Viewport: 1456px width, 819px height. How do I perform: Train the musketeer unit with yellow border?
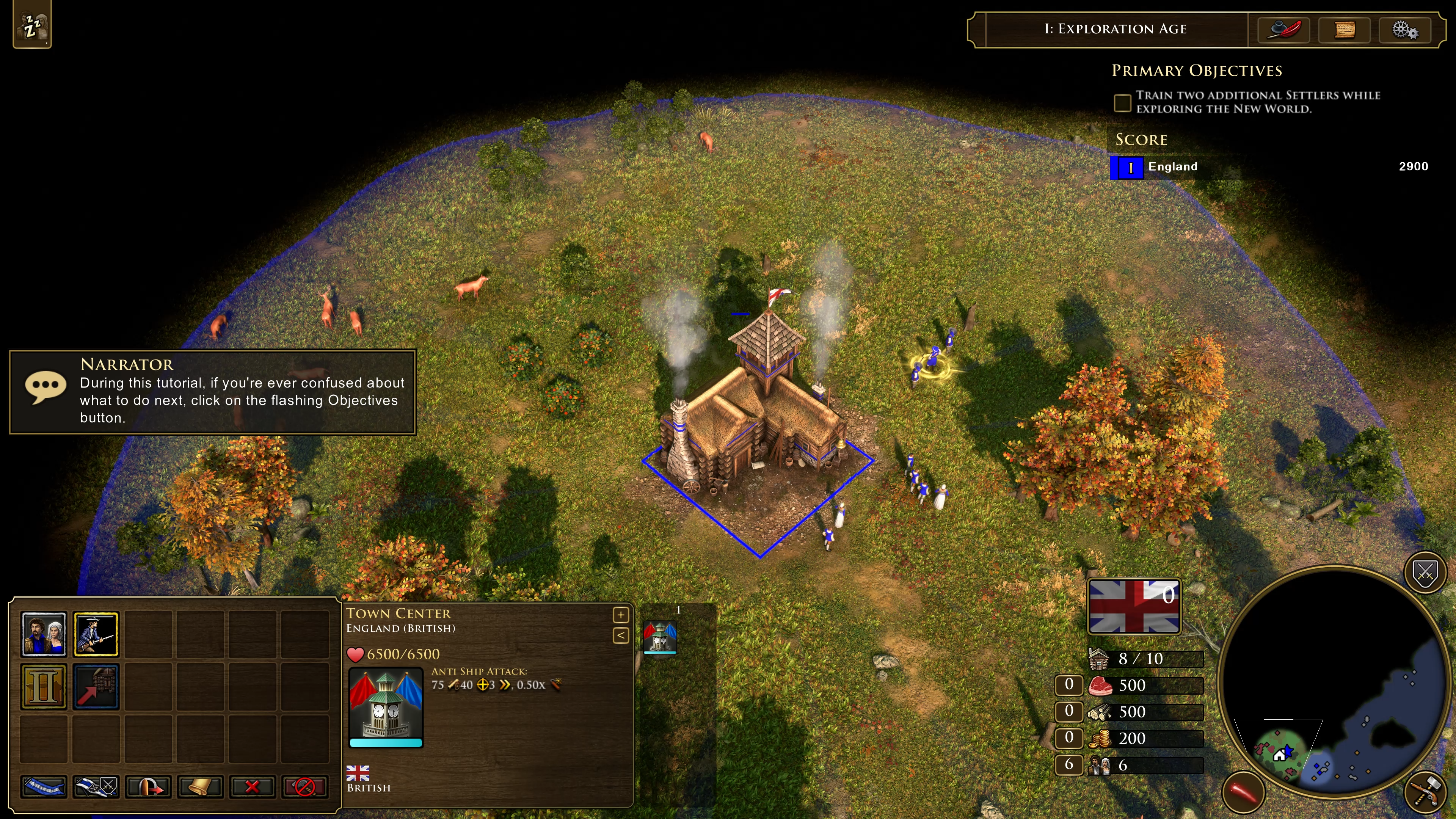coord(96,634)
